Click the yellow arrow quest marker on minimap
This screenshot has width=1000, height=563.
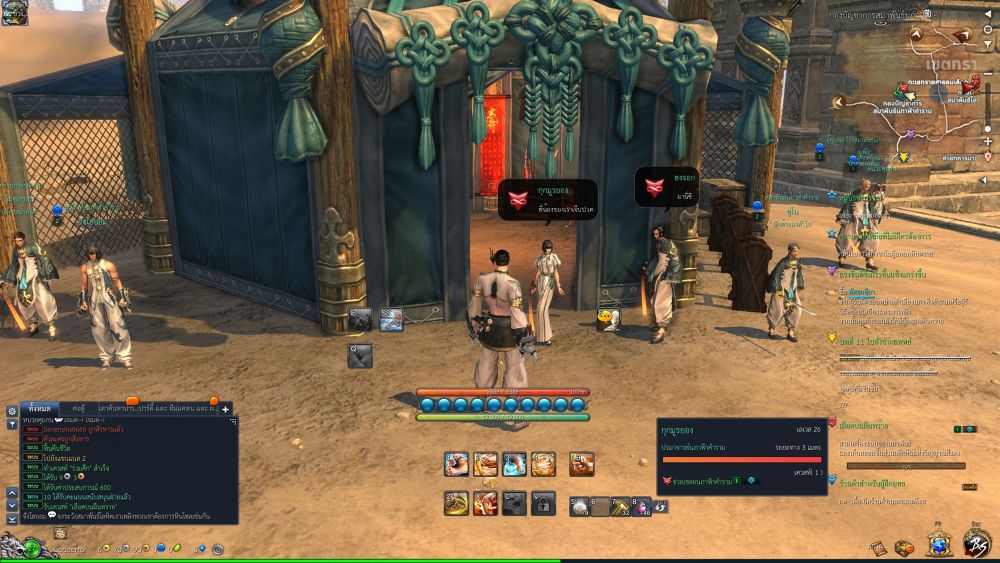tap(903, 157)
